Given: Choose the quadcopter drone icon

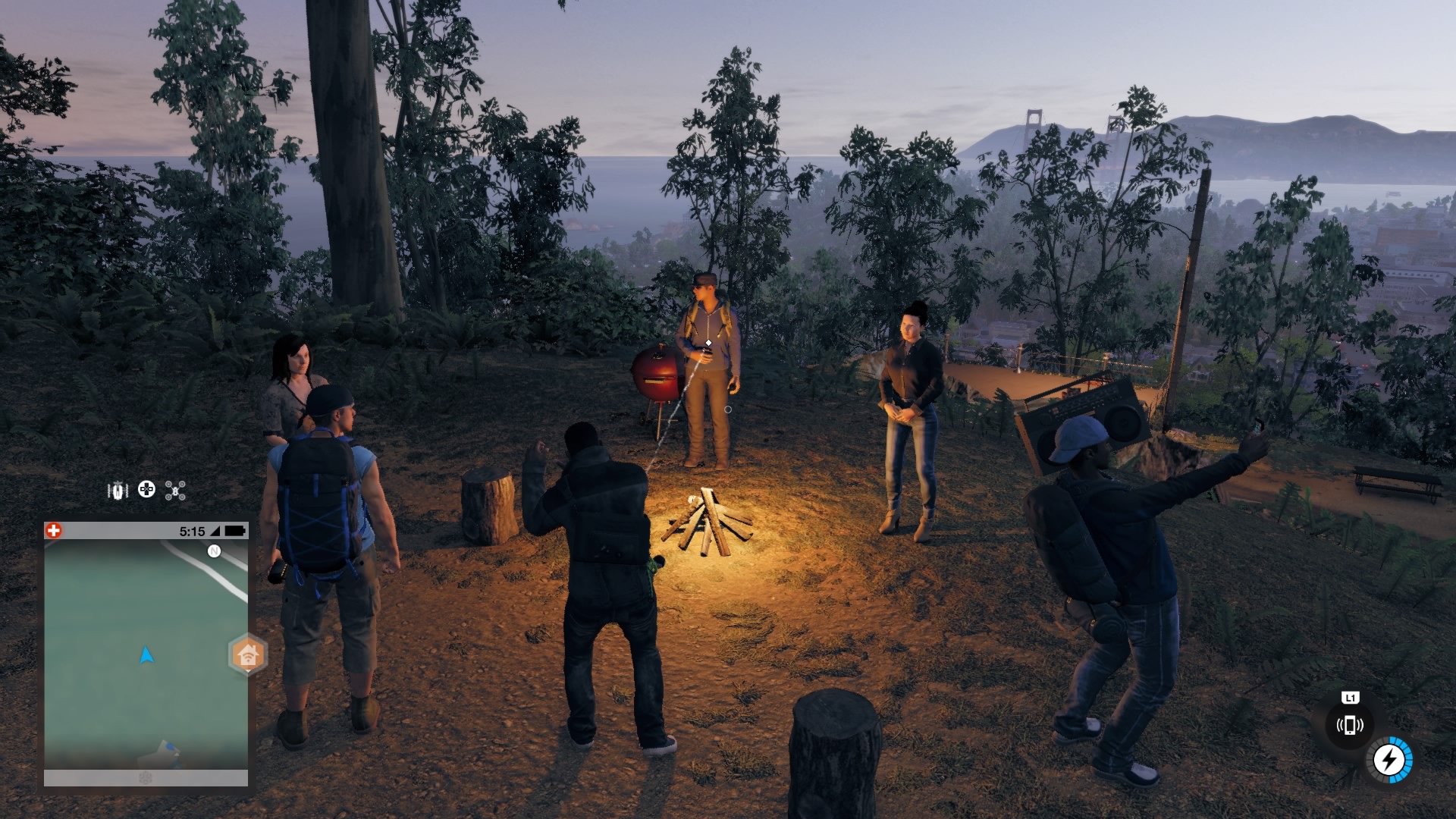Looking at the screenshot, I should [175, 491].
